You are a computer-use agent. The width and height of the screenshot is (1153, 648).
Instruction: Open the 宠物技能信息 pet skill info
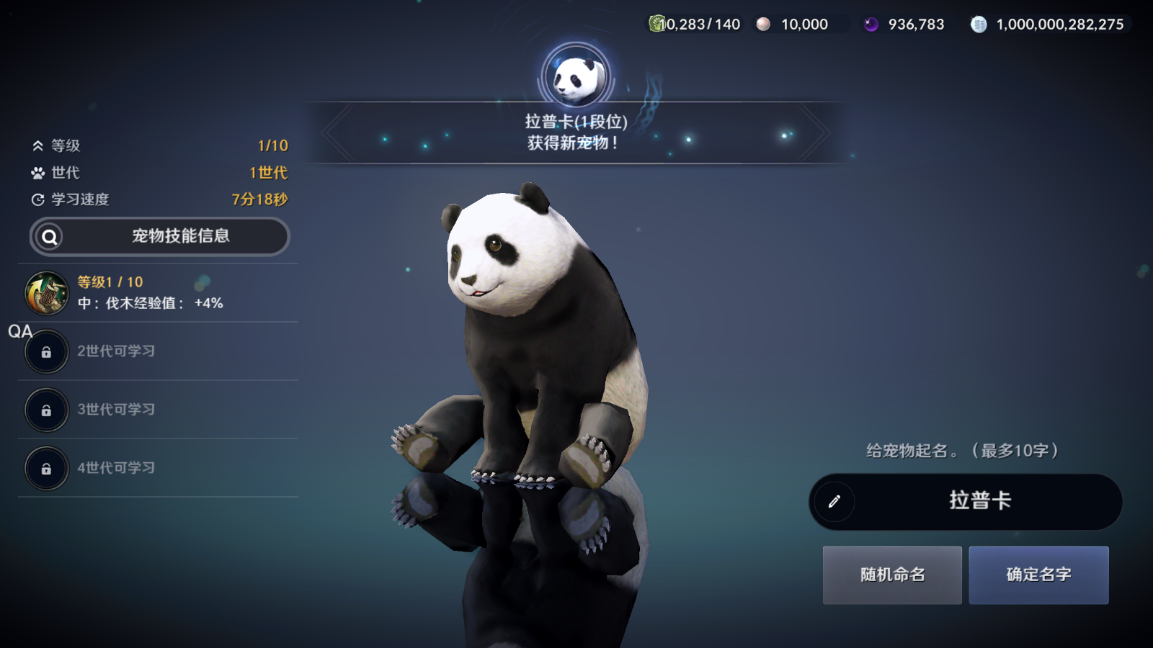(160, 237)
